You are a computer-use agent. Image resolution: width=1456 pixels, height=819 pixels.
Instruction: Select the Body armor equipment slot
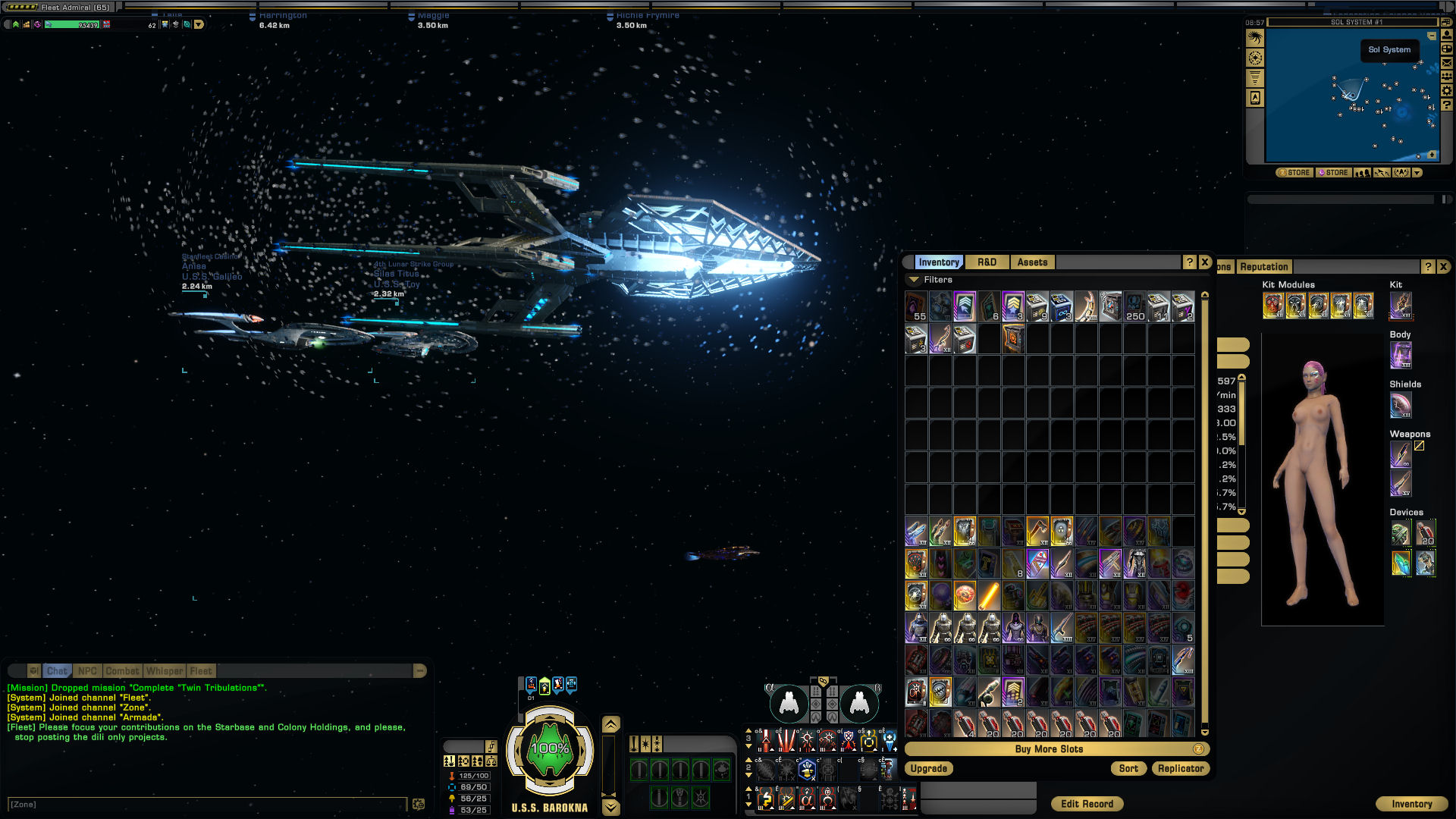tap(1401, 355)
